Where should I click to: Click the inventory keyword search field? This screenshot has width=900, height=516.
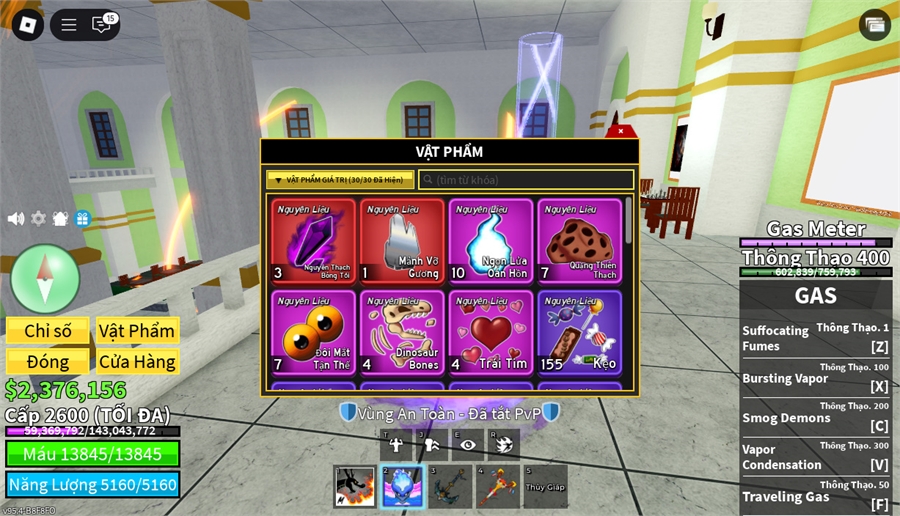pos(526,180)
